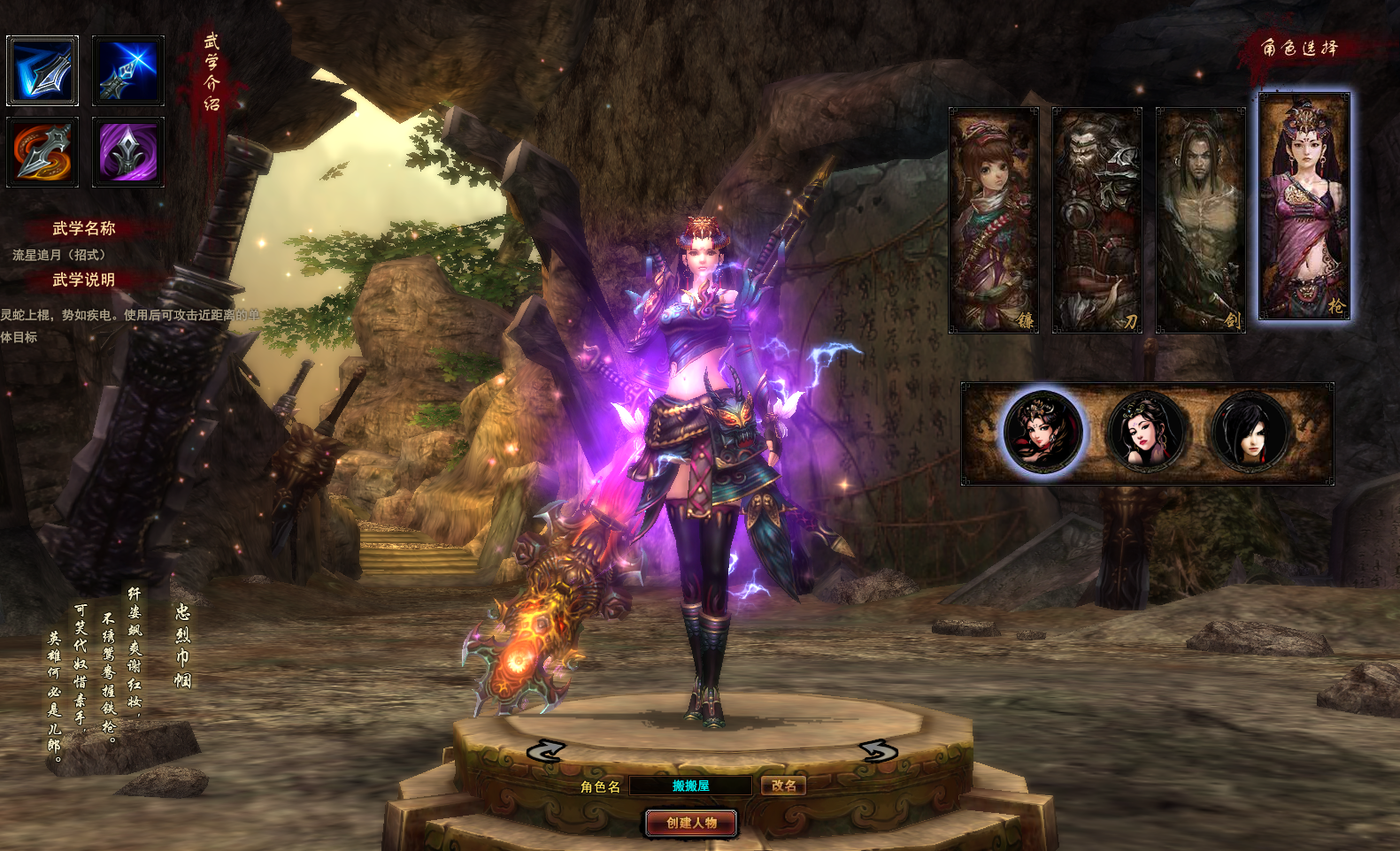This screenshot has height=851, width=1400.
Task: Choose the 镖 dart girl class card
Action: [993, 219]
